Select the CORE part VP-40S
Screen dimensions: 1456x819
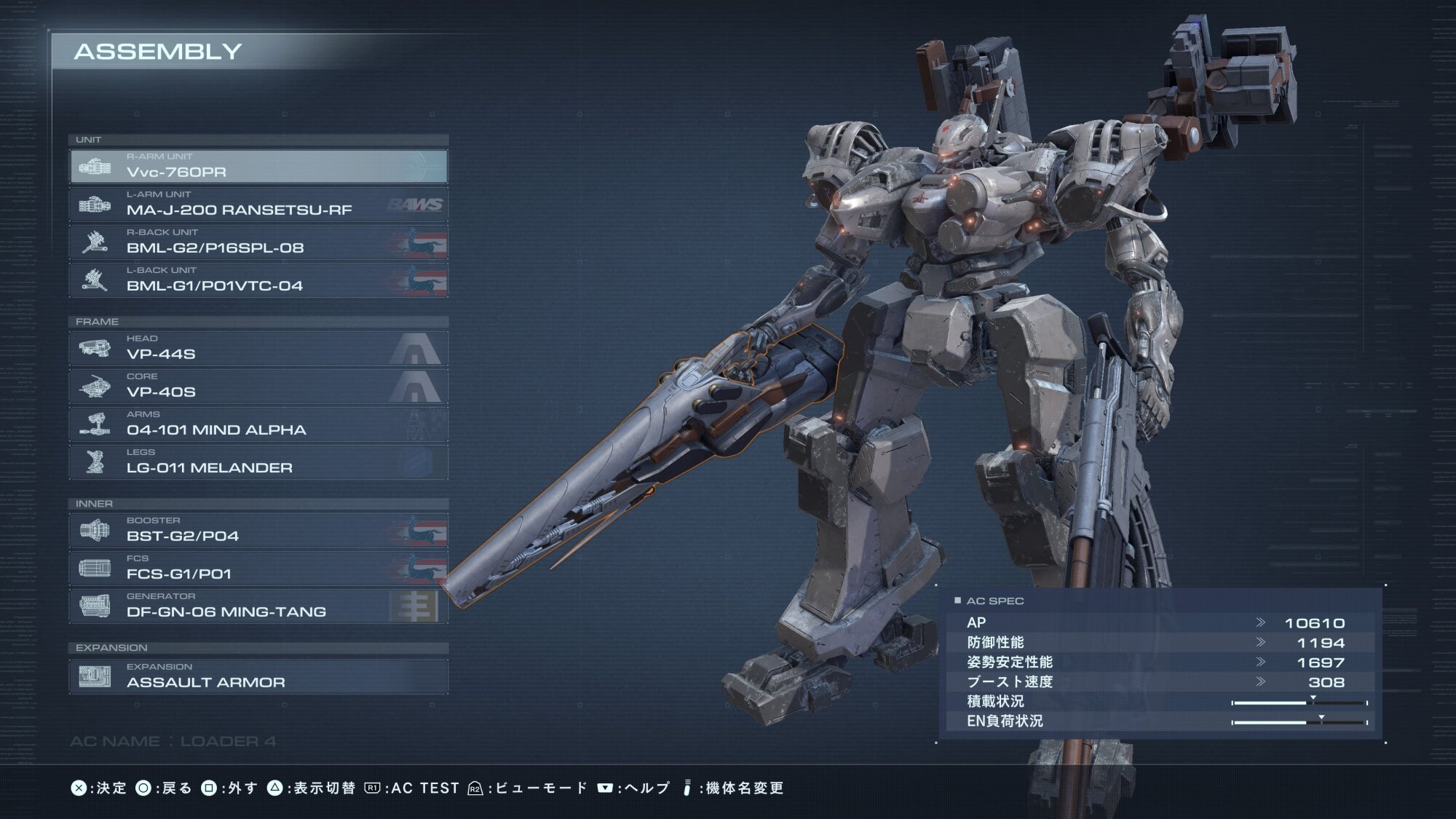coord(258,387)
